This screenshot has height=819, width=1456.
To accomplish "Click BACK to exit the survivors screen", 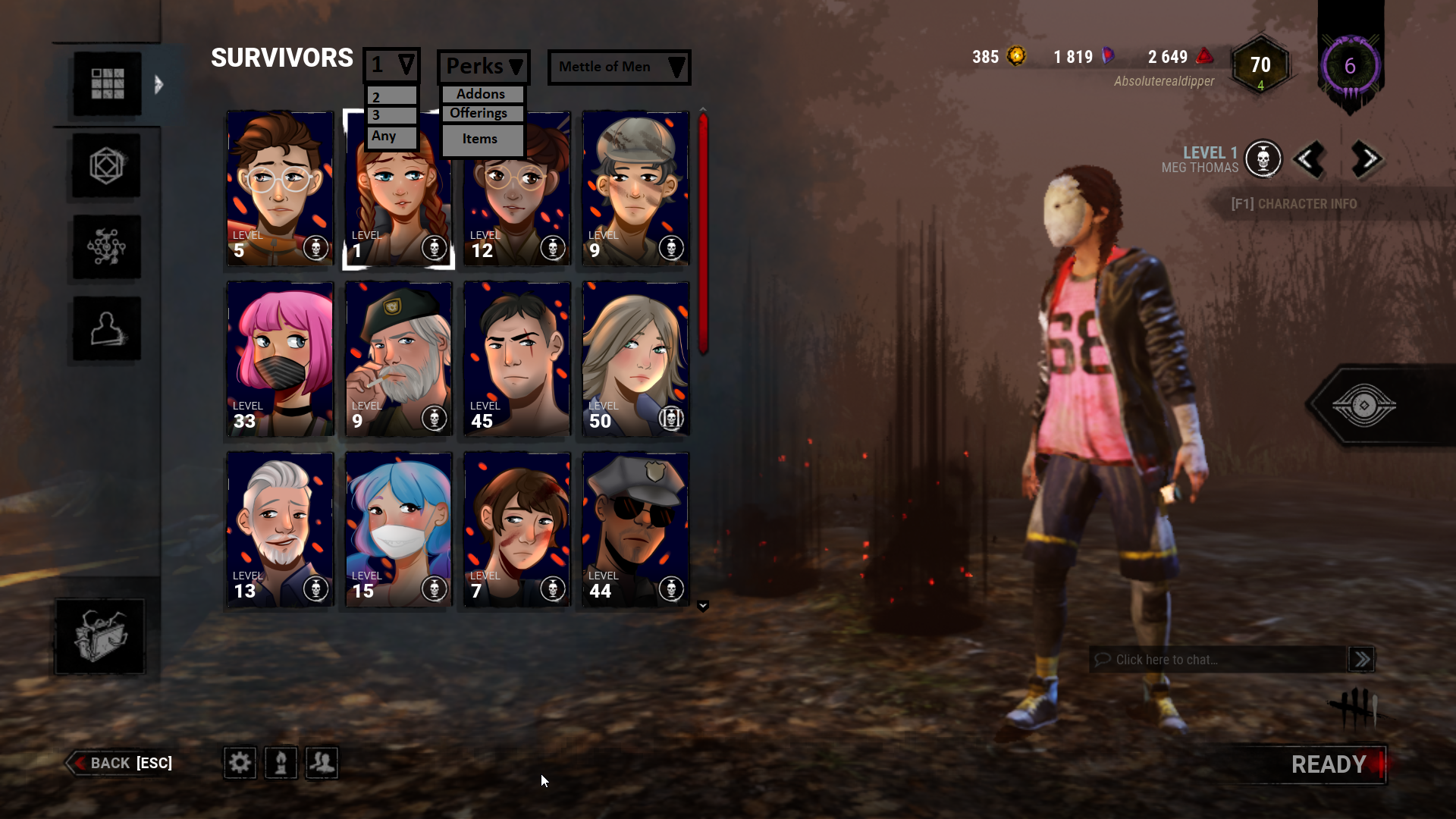I will (109, 763).
